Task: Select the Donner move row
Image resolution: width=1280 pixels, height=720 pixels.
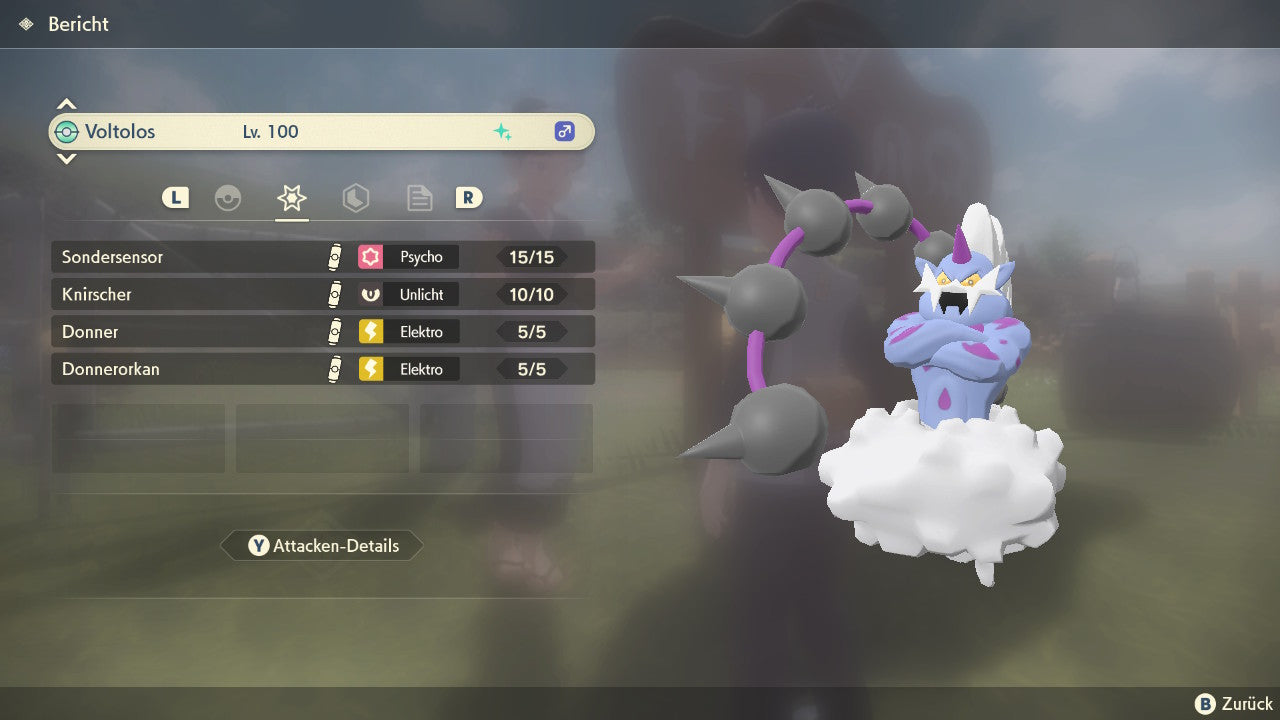Action: coord(322,331)
